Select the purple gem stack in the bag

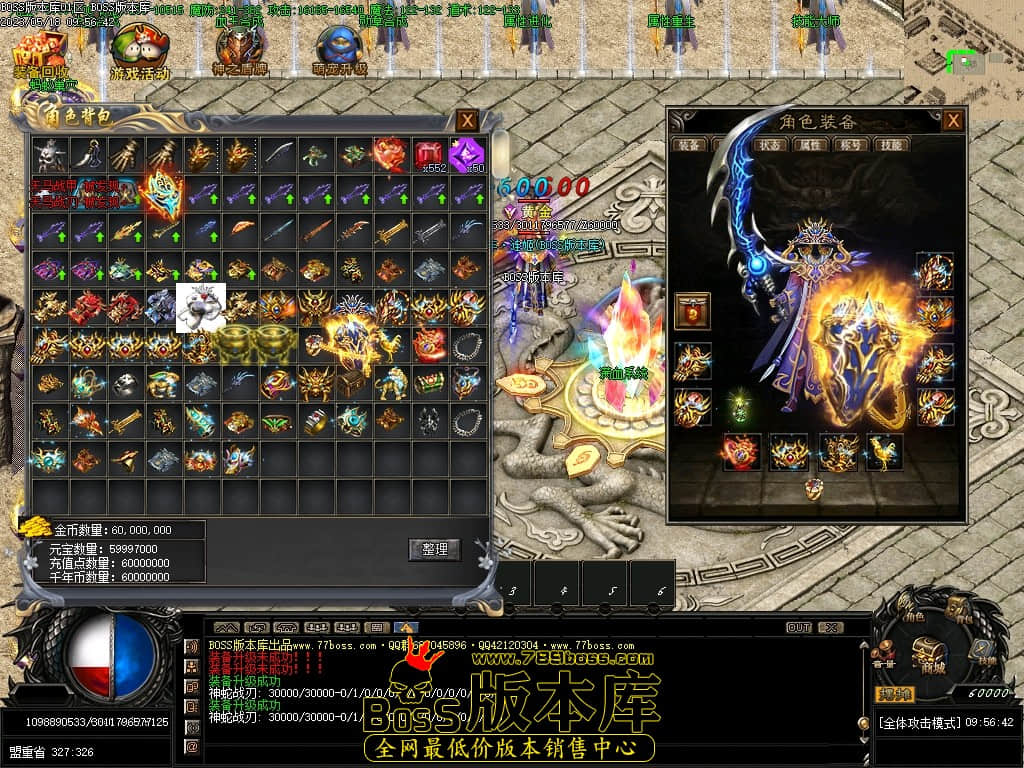[x=467, y=155]
